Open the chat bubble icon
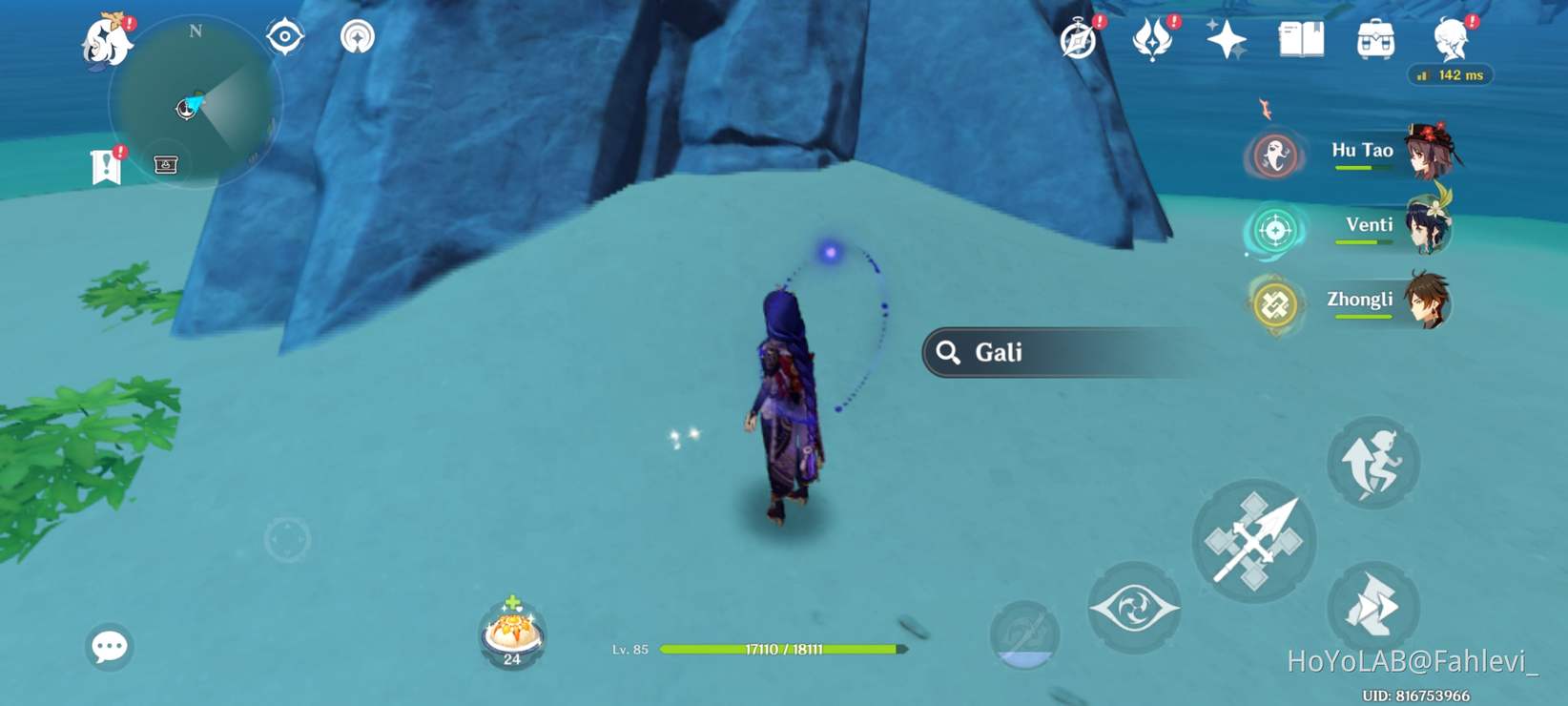 click(x=111, y=647)
